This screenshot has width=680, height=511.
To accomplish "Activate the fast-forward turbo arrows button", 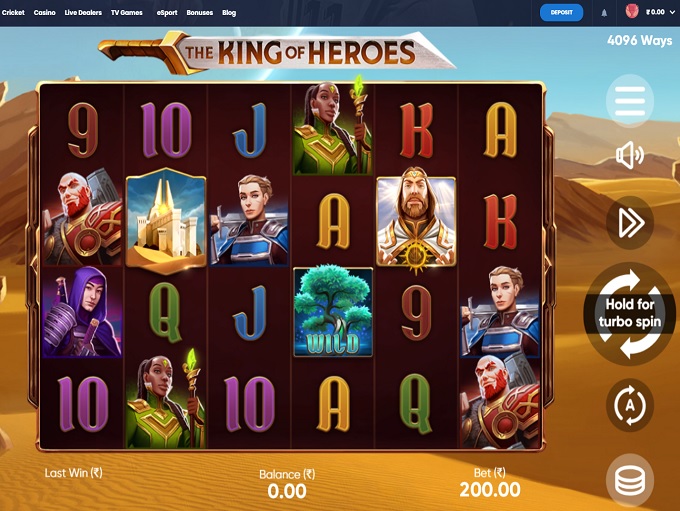I will point(630,223).
